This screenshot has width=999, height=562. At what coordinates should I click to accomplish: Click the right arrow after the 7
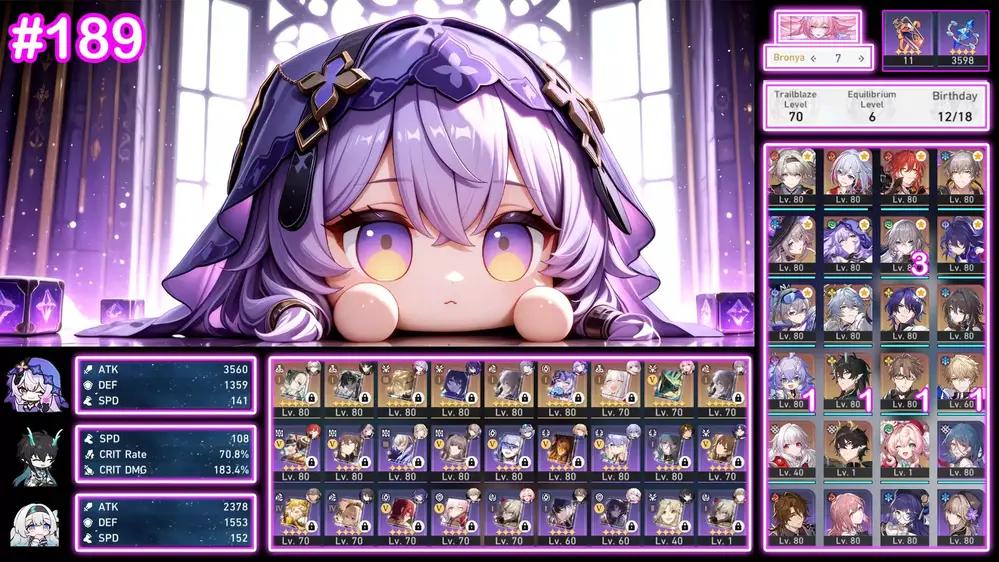pyautogui.click(x=861, y=58)
